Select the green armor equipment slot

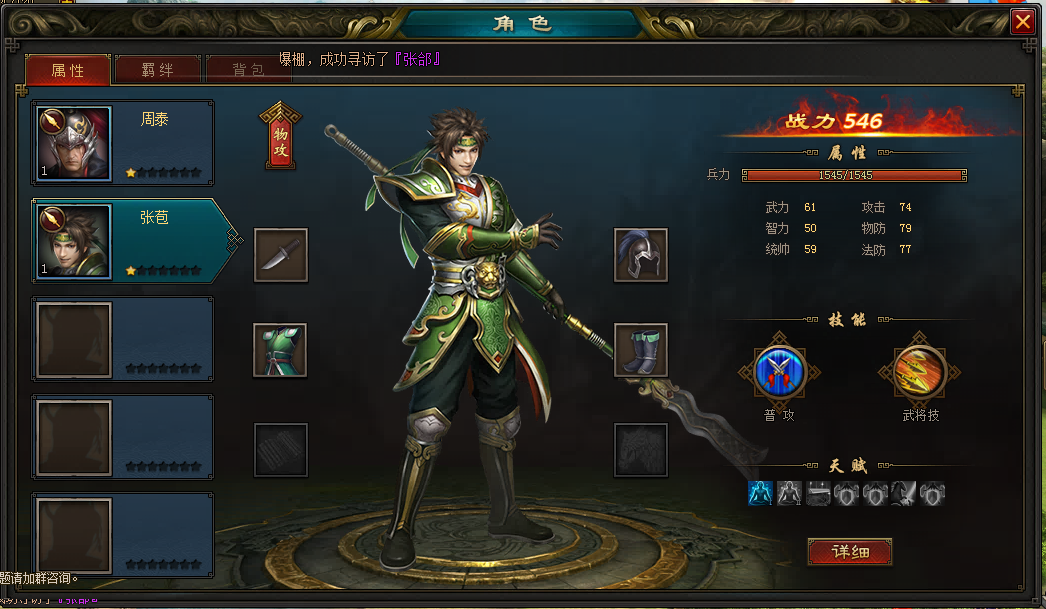[x=280, y=350]
